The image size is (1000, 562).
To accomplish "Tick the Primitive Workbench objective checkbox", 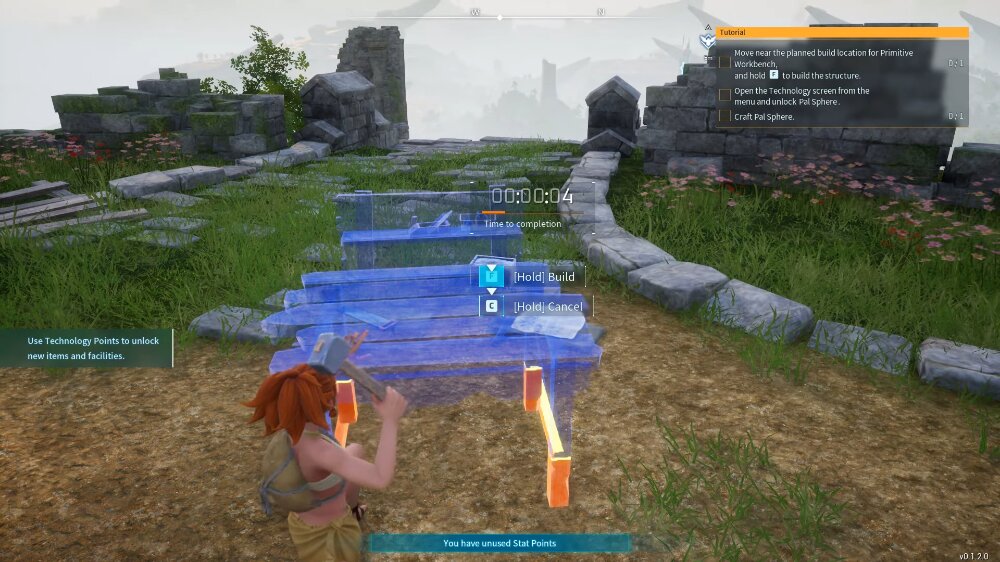I will coord(725,62).
